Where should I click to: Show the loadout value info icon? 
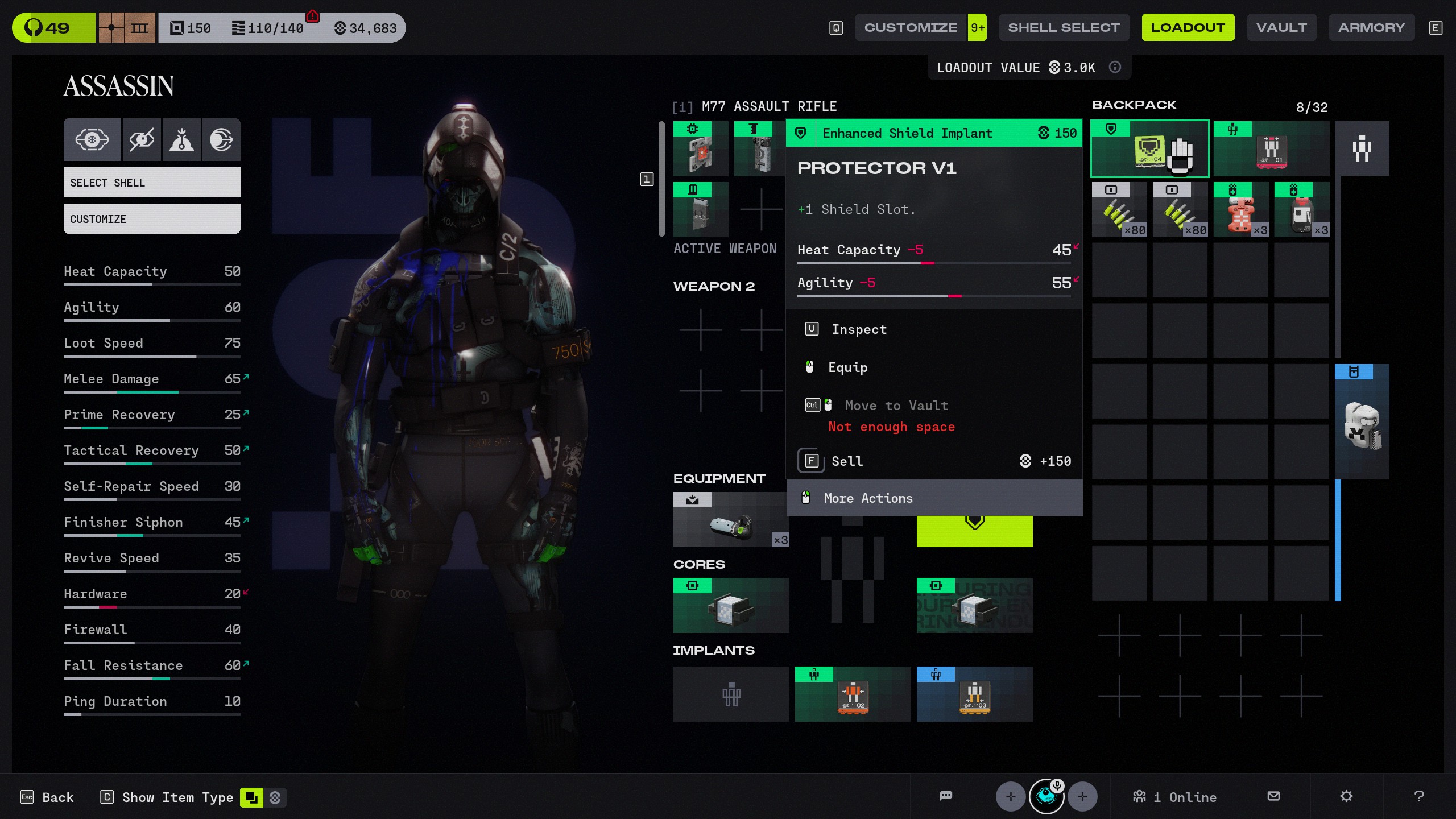1115,67
